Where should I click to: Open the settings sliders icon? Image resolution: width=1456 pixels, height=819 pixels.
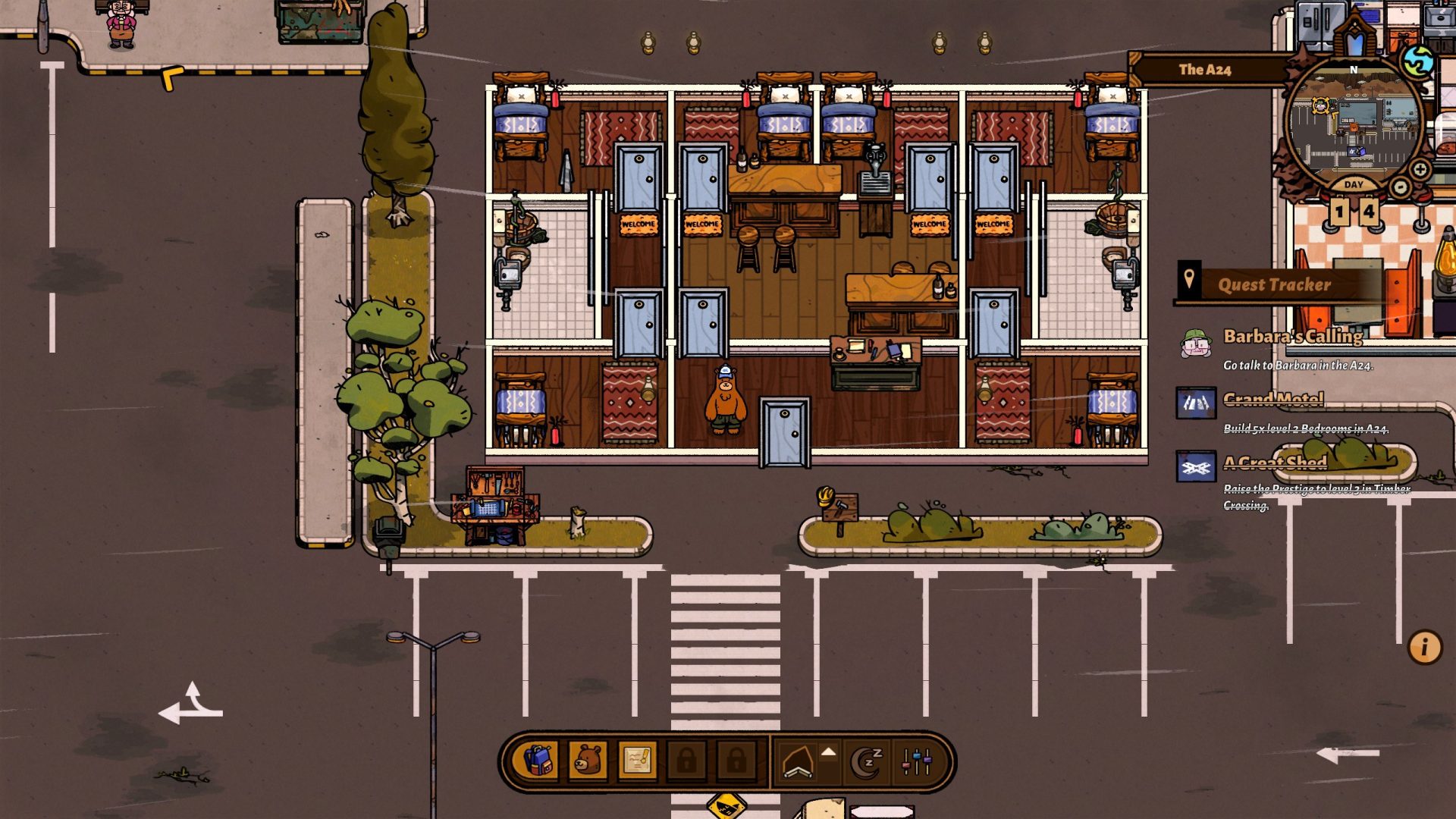916,762
